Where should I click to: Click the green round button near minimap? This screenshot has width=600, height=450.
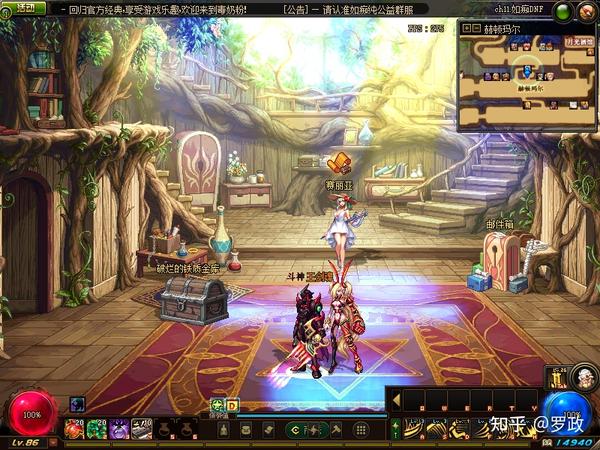(562, 11)
